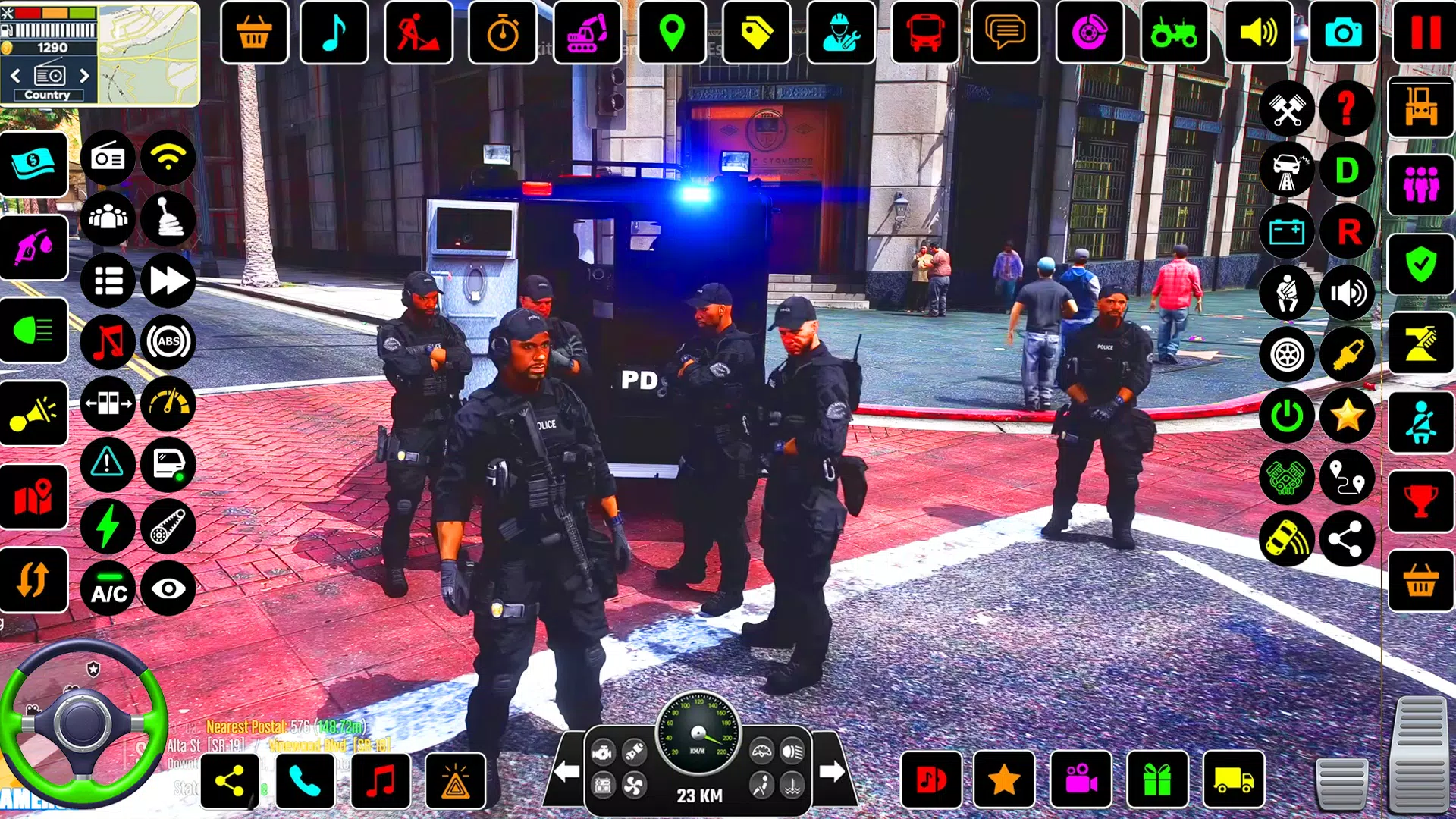Shift into Drive with the green D button
1456x819 pixels.
(1347, 171)
